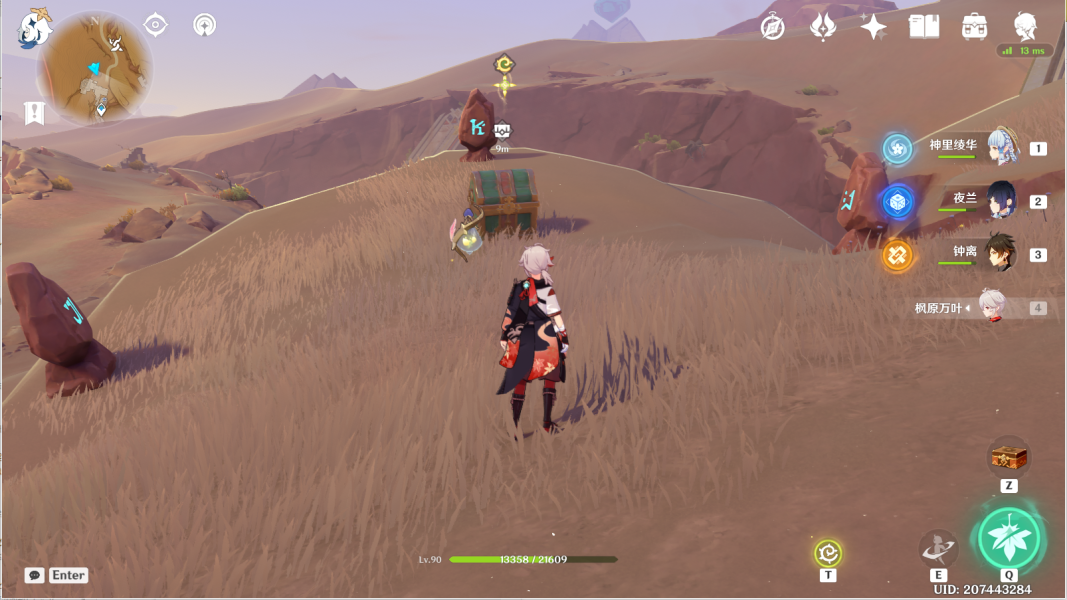
Task: Switch to party member 钟离
Action: [1002, 254]
